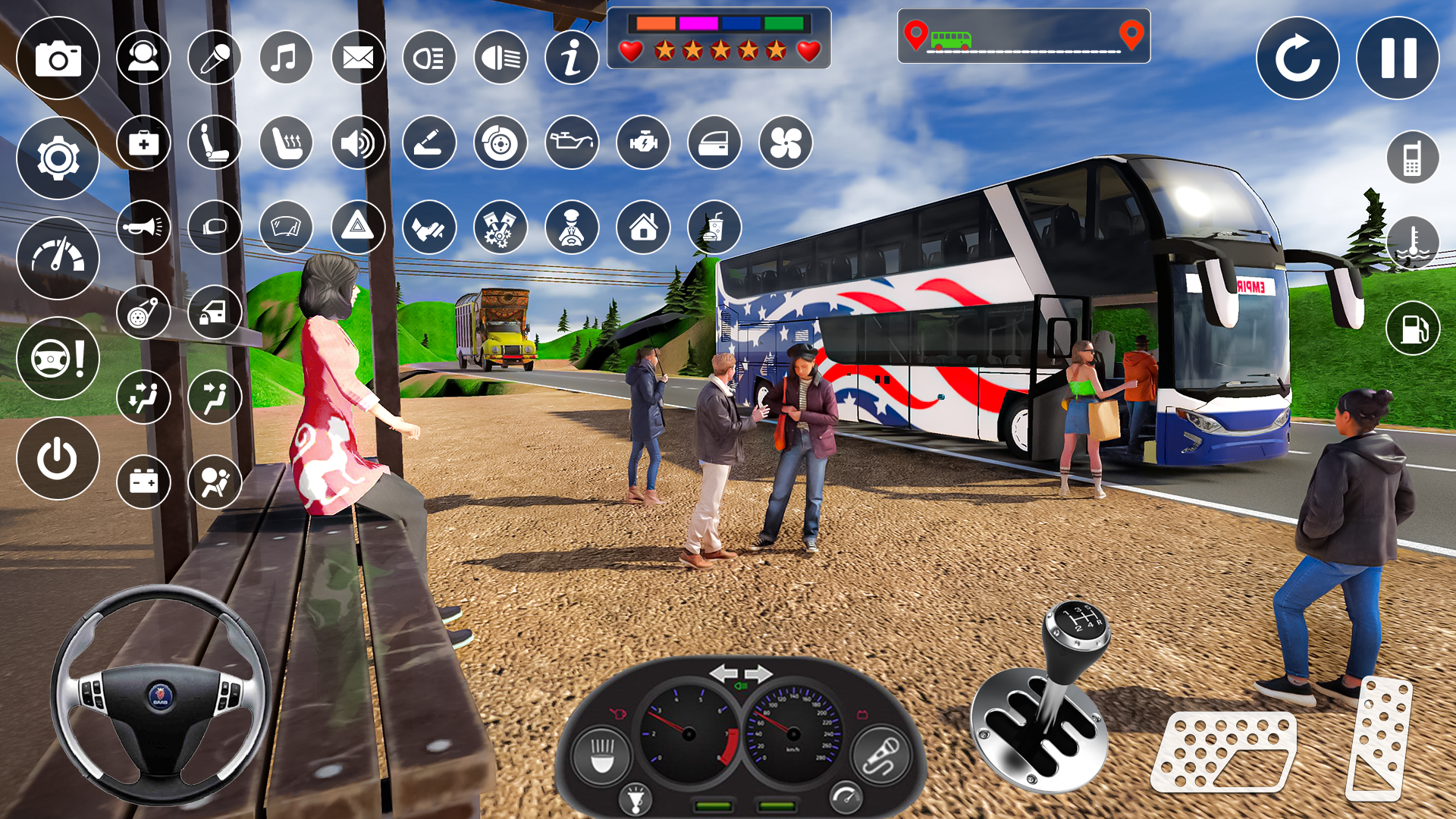
Task: Mute the volume speaker icon
Action: [x=358, y=142]
